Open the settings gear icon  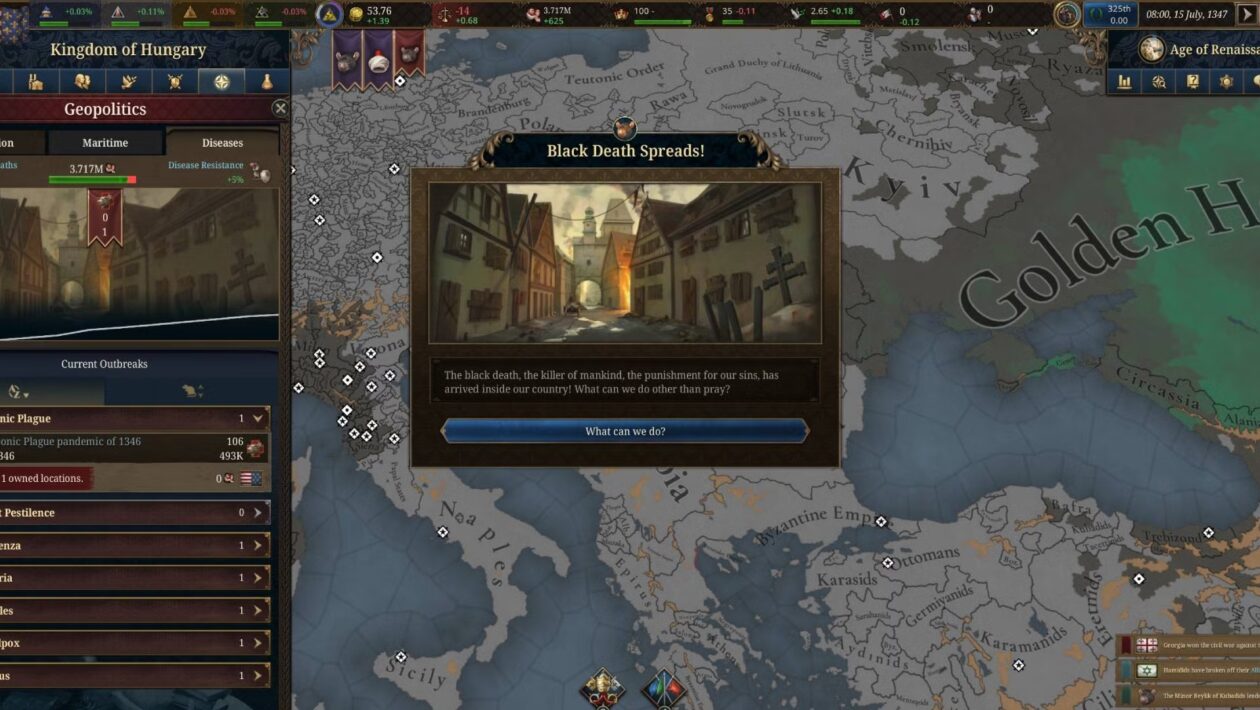click(1227, 82)
